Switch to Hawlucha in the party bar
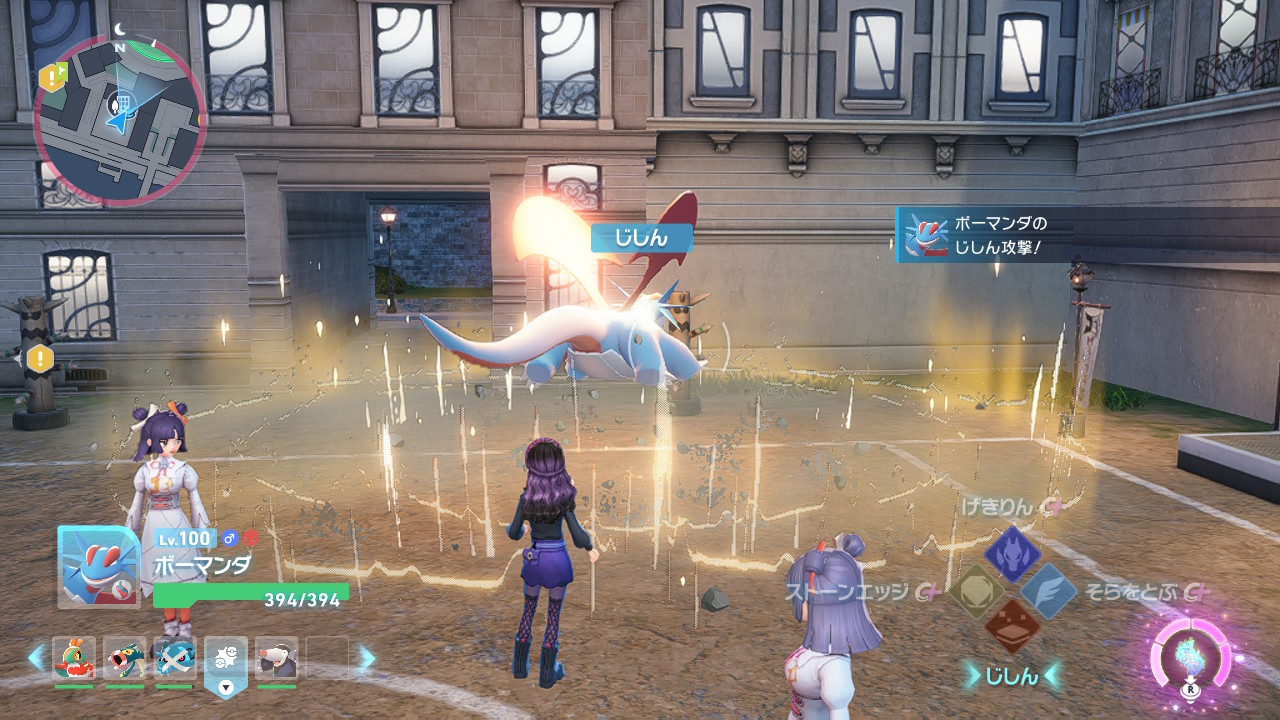Image resolution: width=1280 pixels, height=720 pixels. [74, 659]
